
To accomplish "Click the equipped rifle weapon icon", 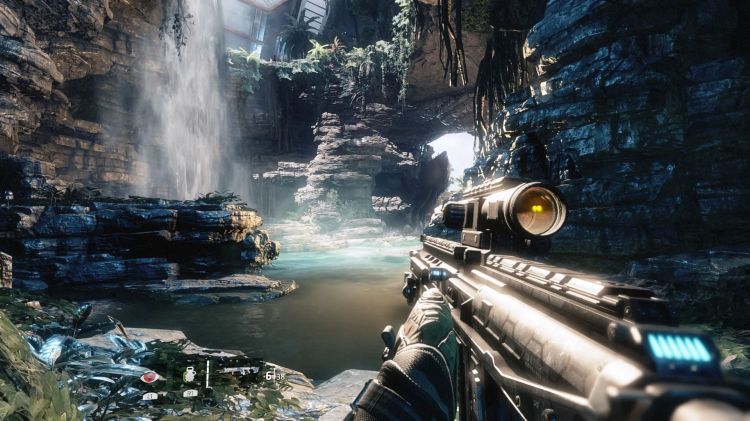I will coord(239,371).
